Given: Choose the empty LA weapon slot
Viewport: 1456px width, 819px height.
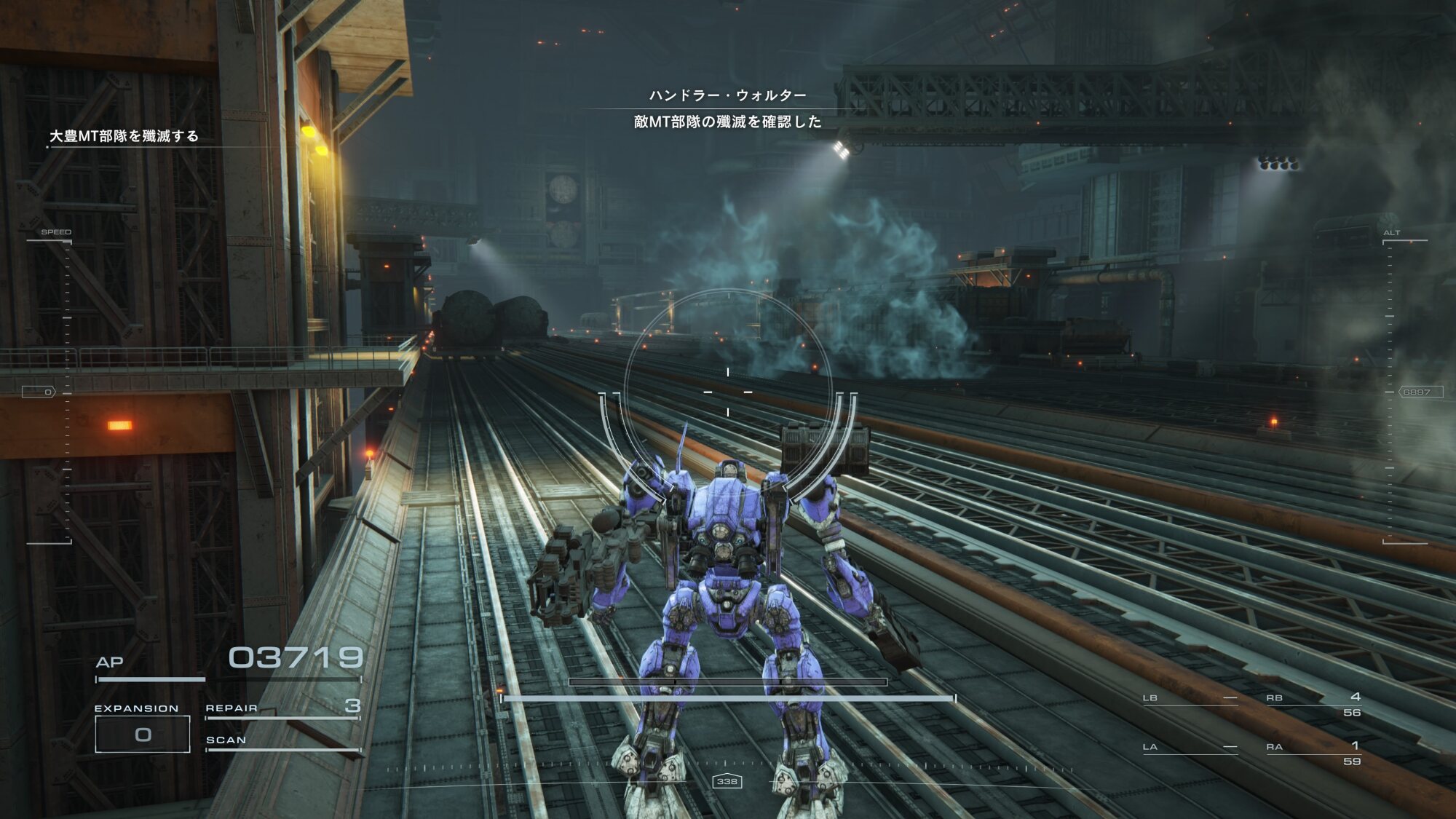Looking at the screenshot, I should (1190, 747).
